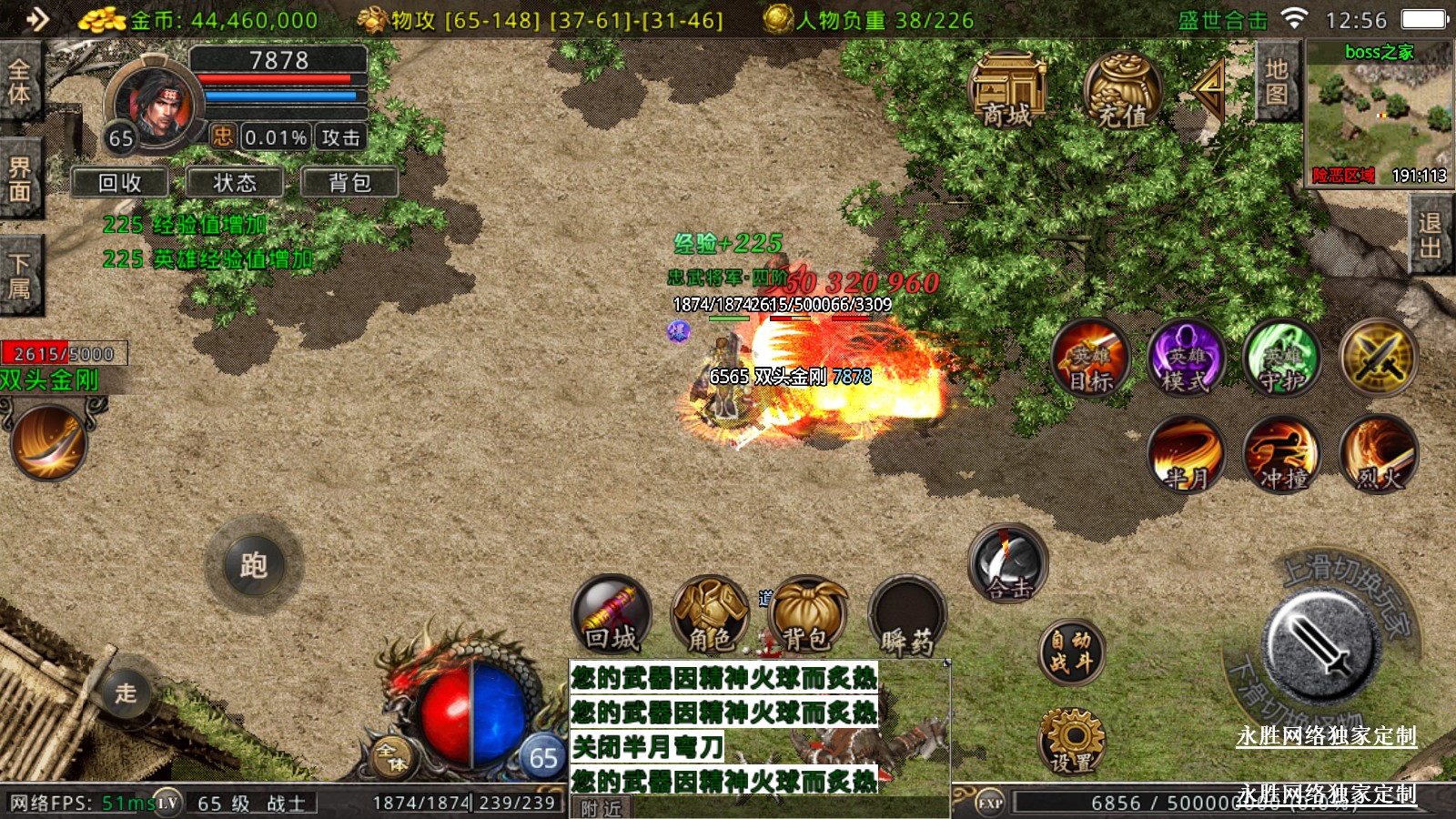The width and height of the screenshot is (1456, 819).
Task: Open the 状态 status panel
Action: (235, 183)
